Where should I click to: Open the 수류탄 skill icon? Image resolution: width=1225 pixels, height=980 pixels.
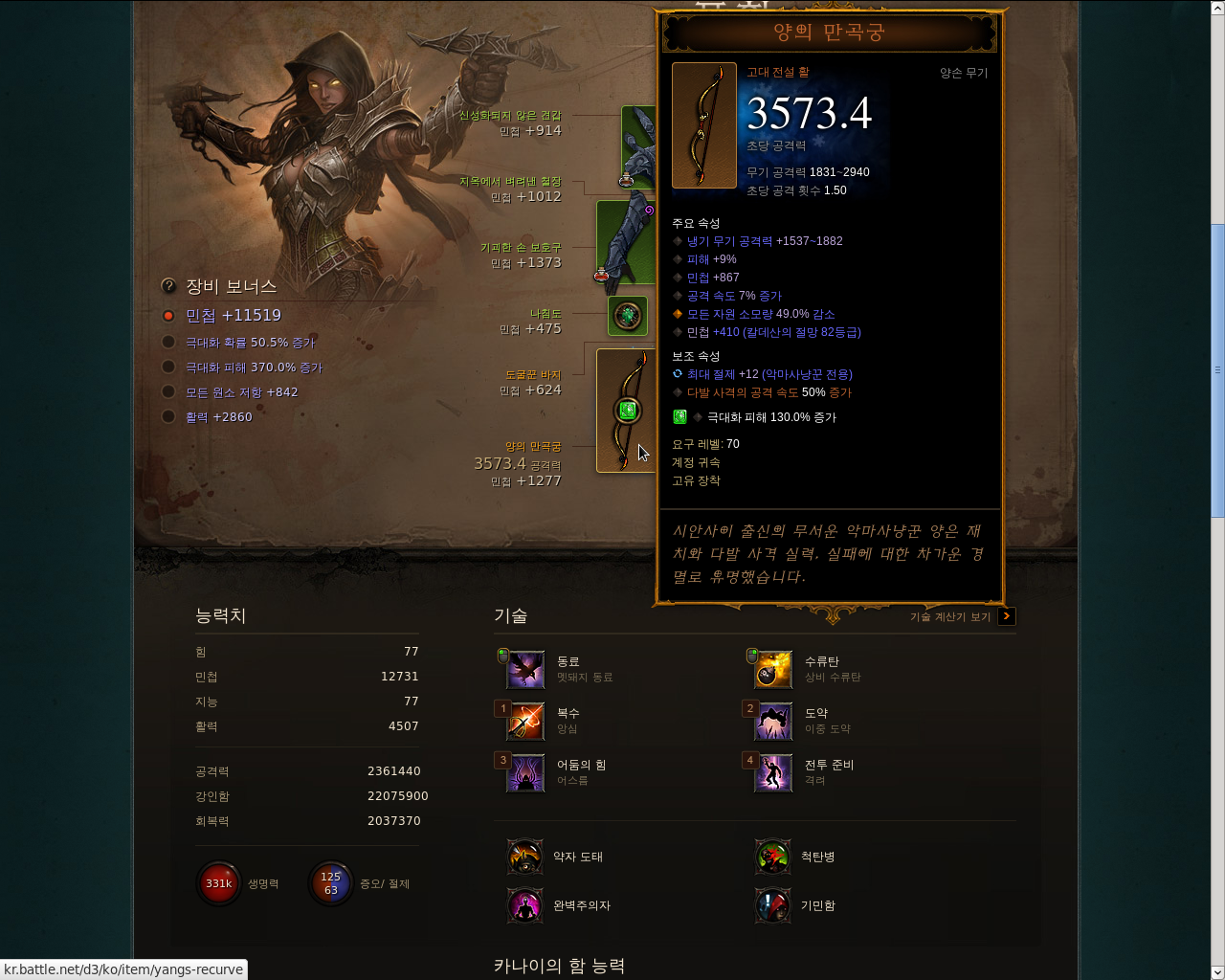point(772,669)
